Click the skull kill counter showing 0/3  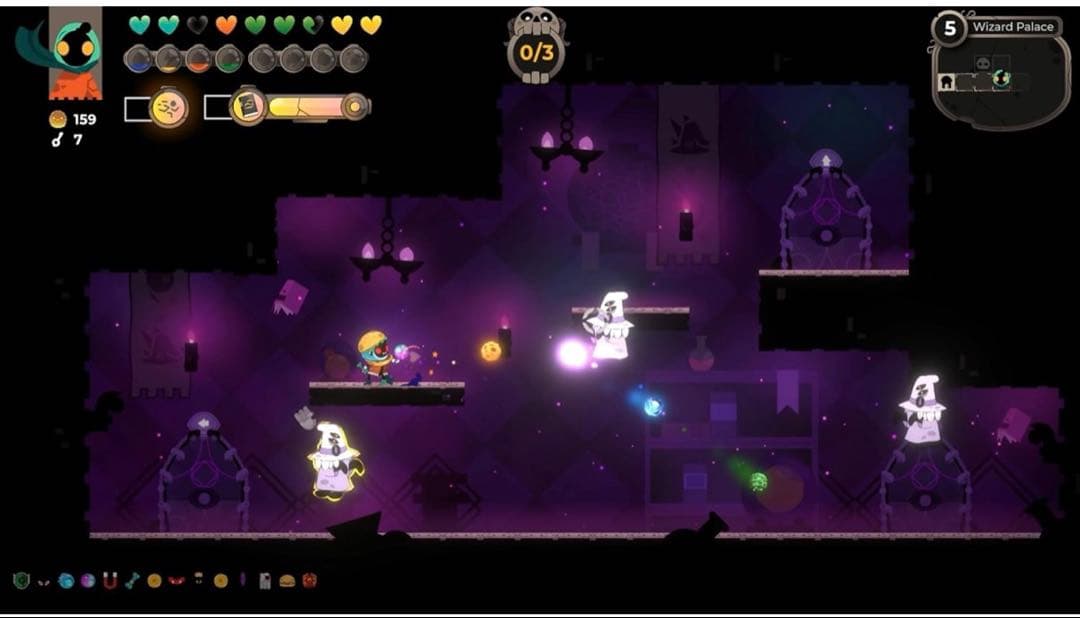tap(537, 45)
